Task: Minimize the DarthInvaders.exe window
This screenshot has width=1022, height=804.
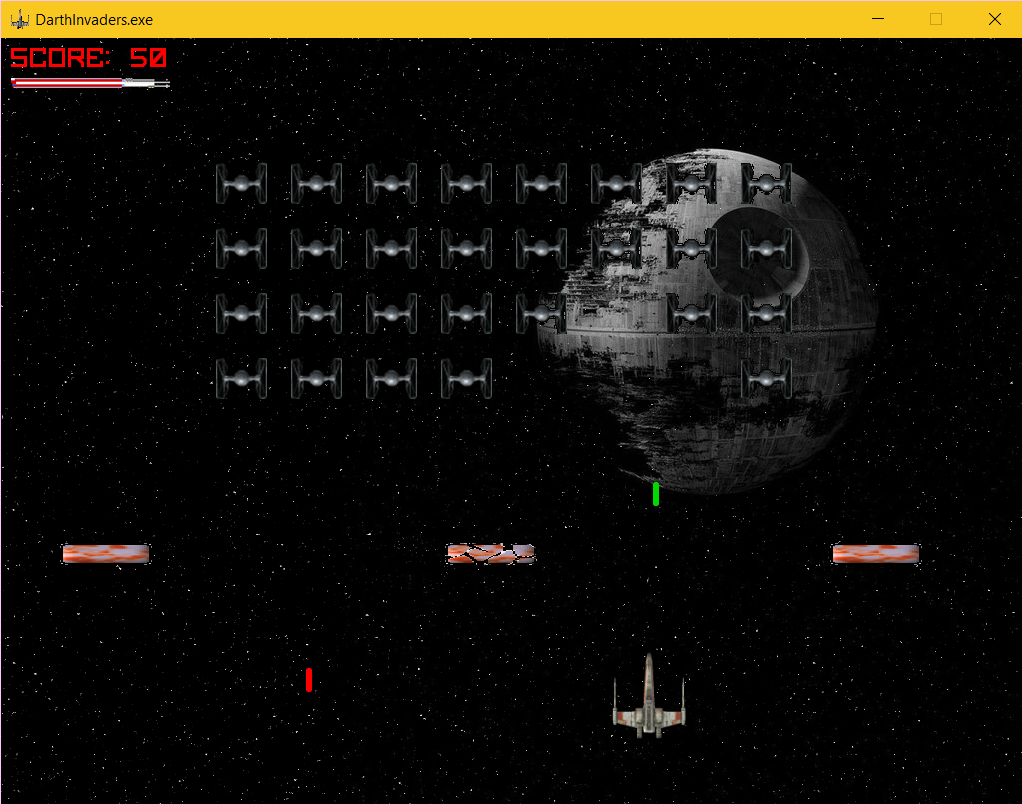Action: (878, 19)
